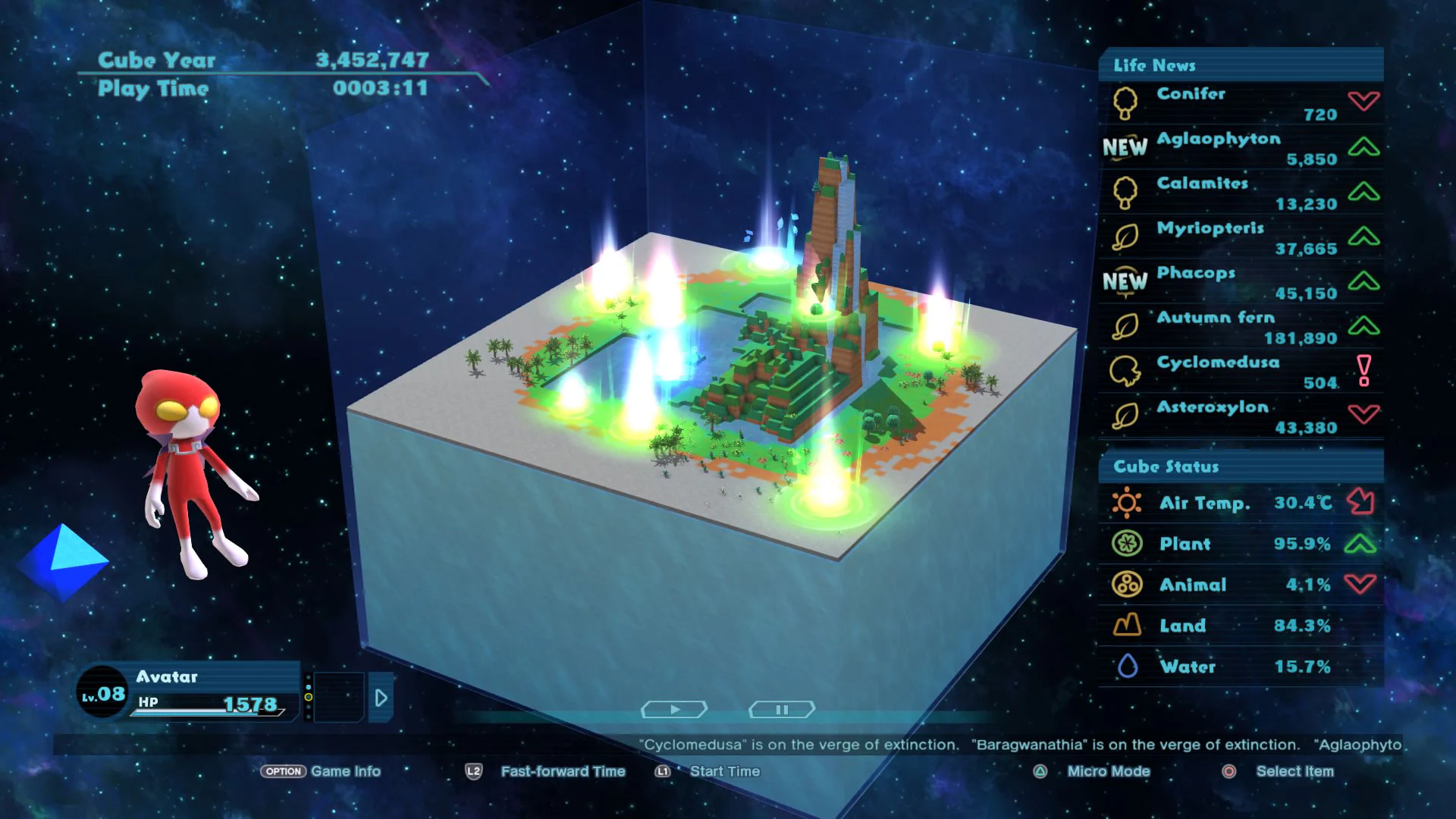Resume time with the play button
This screenshot has height=819, width=1456.
tap(673, 709)
